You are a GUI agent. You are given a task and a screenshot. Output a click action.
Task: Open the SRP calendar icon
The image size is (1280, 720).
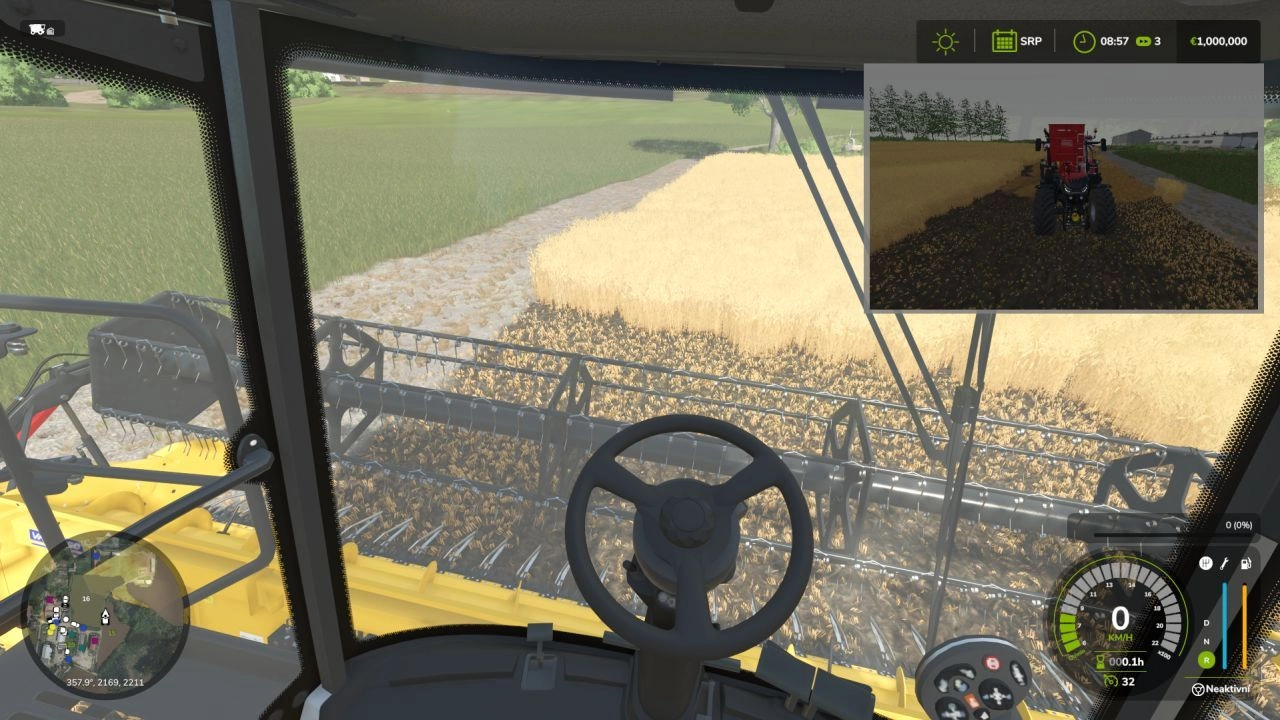coord(1003,41)
